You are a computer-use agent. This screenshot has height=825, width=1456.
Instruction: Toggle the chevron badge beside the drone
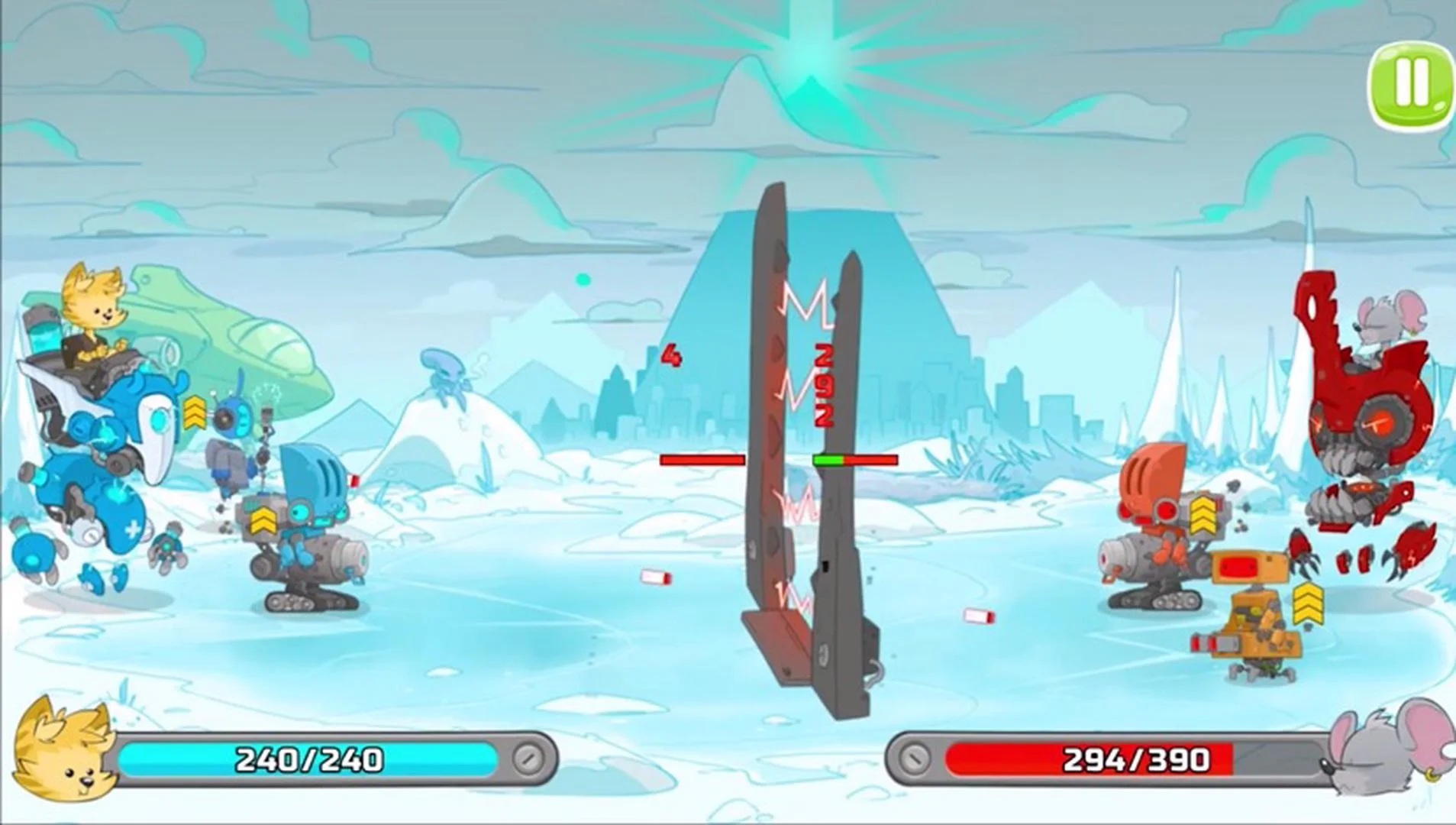click(195, 412)
